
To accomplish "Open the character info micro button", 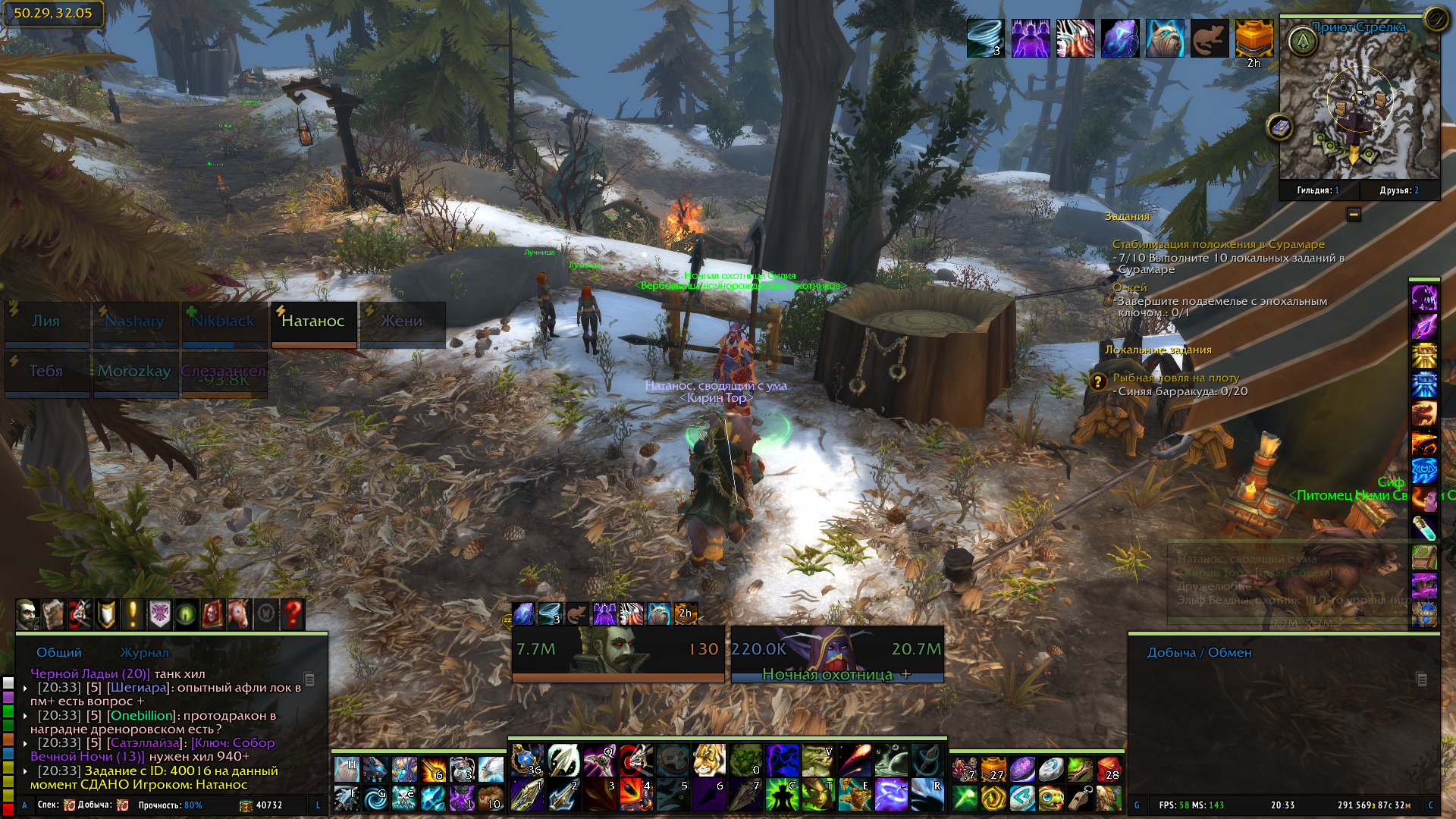I will [x=27, y=614].
